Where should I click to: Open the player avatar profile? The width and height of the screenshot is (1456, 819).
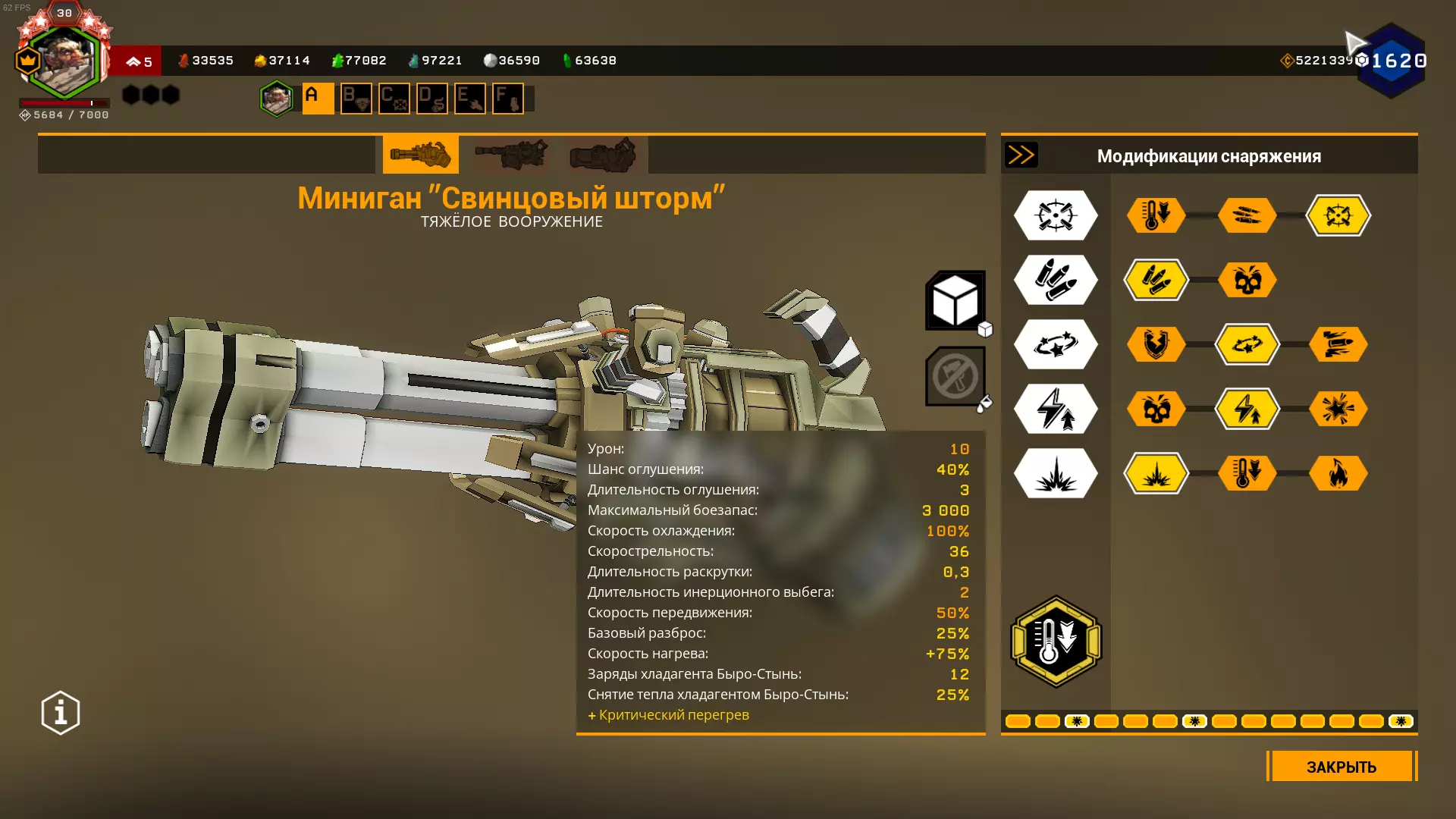[64, 62]
